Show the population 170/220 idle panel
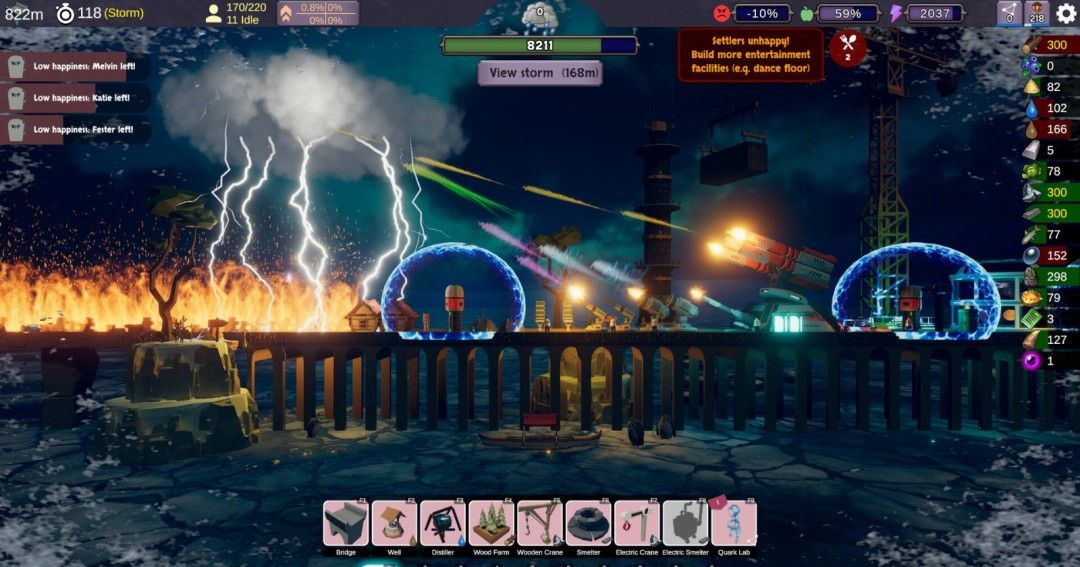The image size is (1080, 567). [x=238, y=13]
